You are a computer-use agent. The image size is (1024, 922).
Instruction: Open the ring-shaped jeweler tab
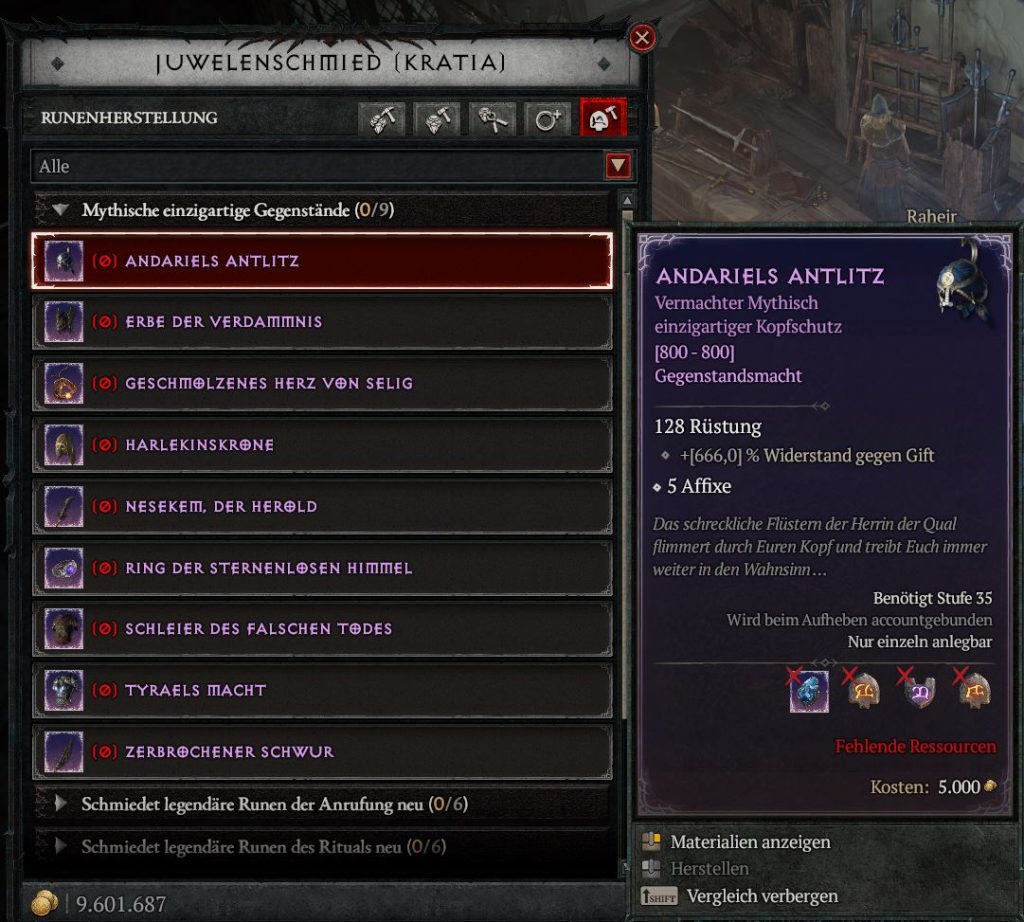pyautogui.click(x=548, y=118)
